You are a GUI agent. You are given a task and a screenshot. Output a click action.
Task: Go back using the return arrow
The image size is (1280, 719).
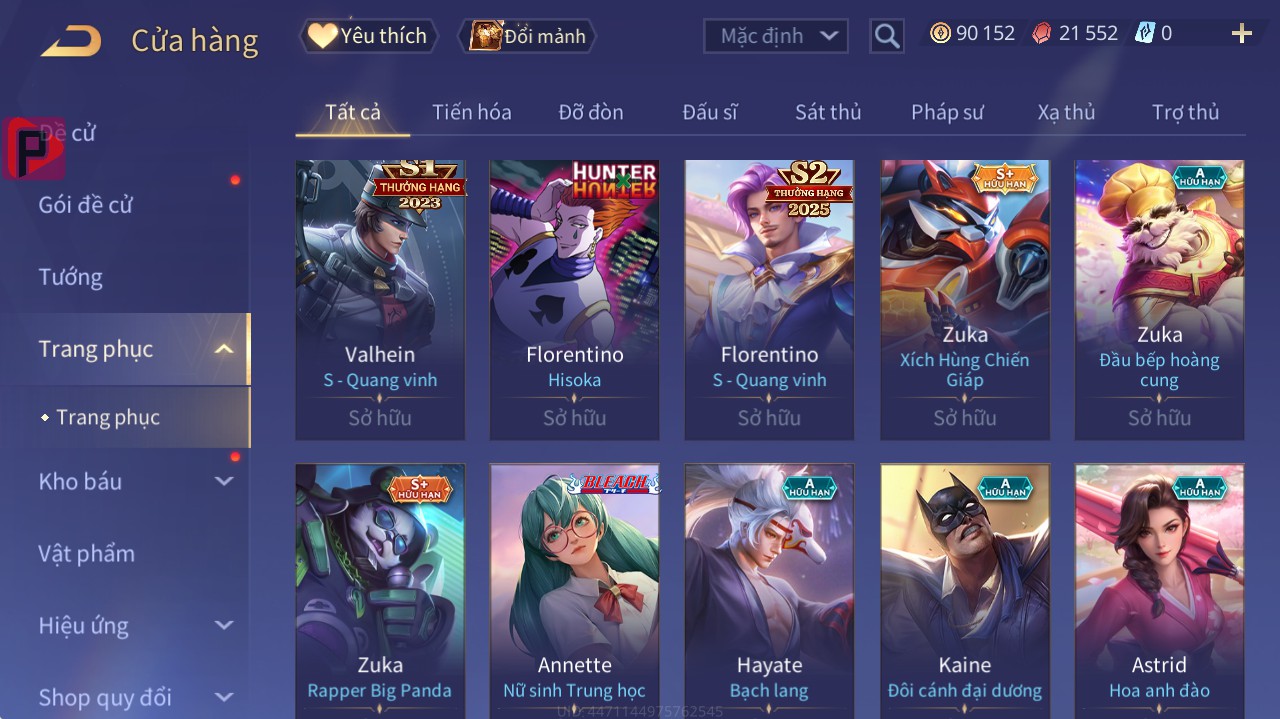point(71,41)
